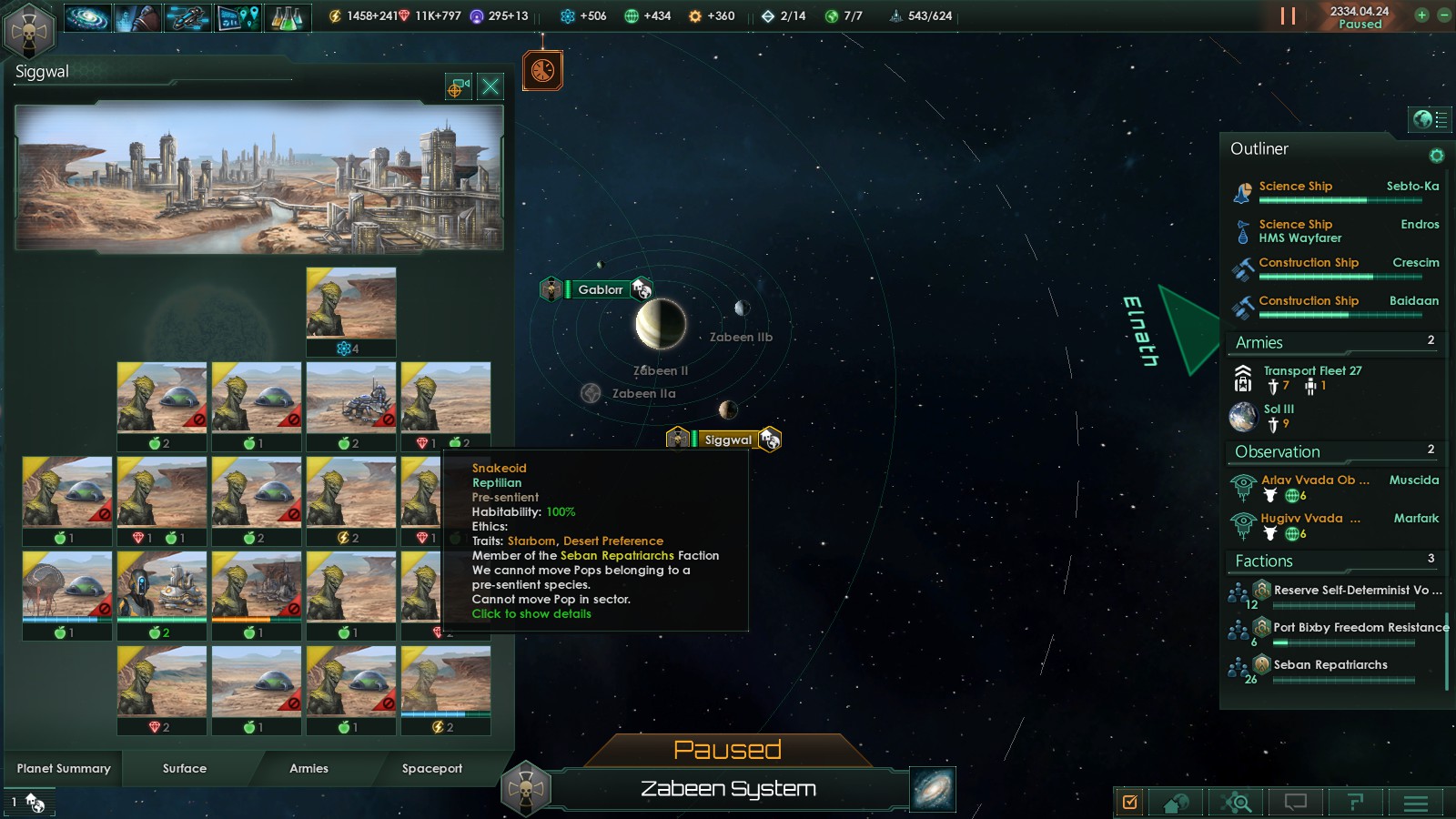Switch to the Surface tab
Screen dimensions: 1456x819
[185, 769]
